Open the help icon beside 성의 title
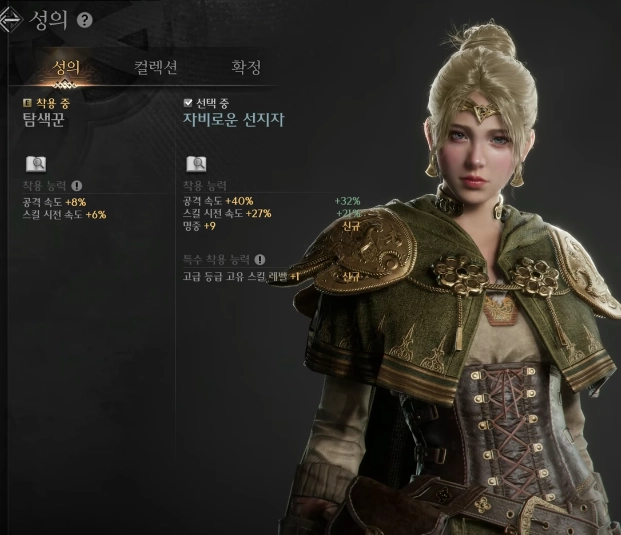This screenshot has height=535, width=621. (x=84, y=20)
